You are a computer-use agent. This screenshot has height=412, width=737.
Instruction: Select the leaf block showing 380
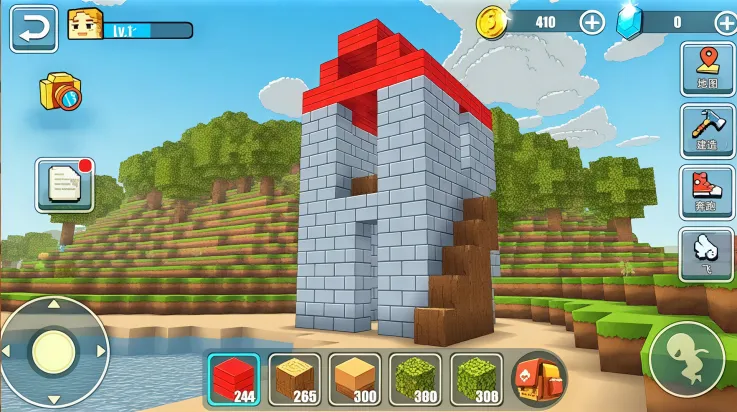coord(415,380)
